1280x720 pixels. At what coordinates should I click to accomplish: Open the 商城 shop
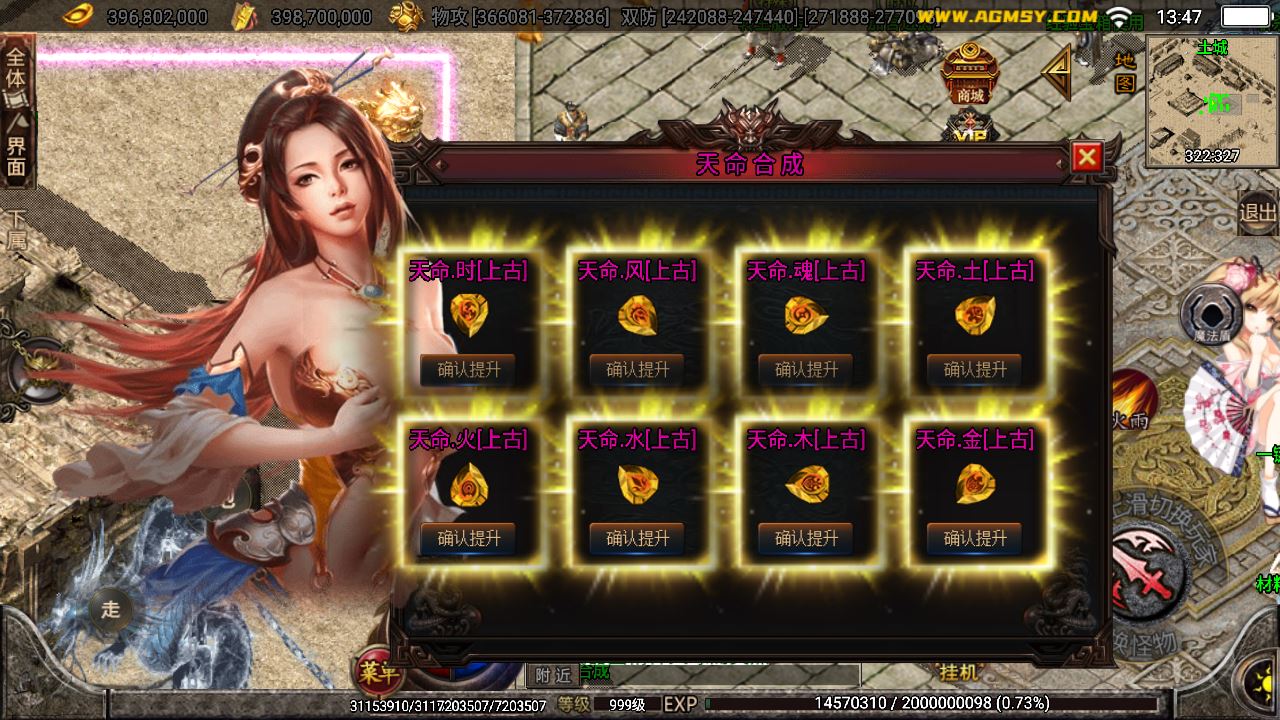(970, 75)
